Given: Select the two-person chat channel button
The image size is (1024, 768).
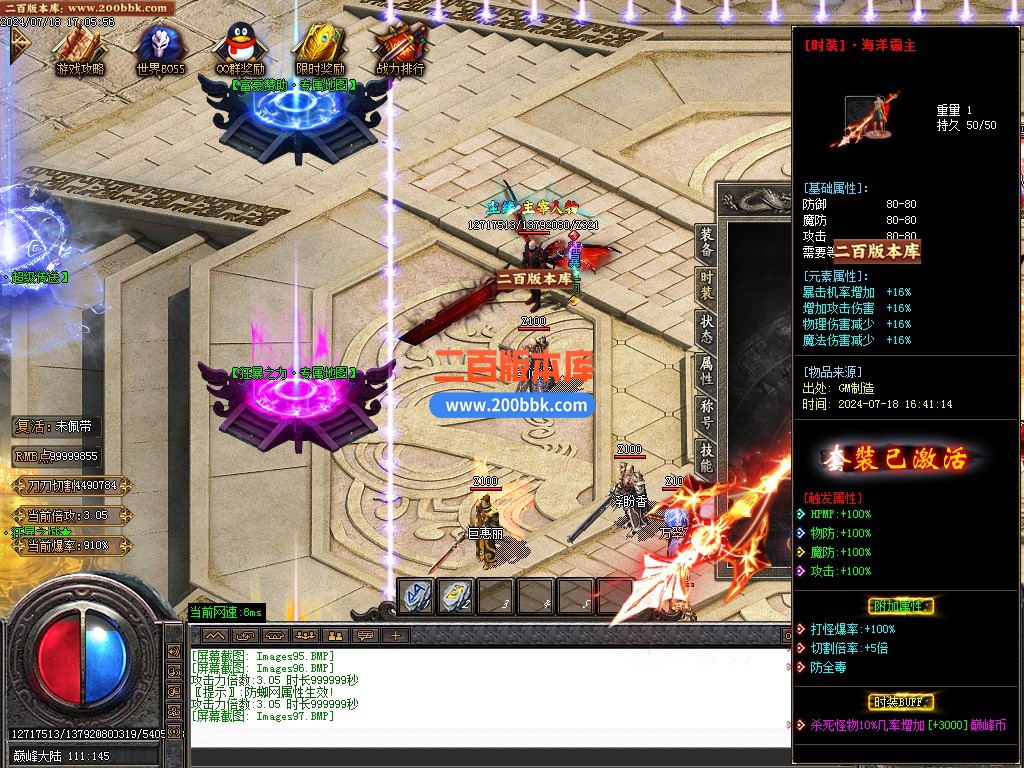Looking at the screenshot, I should (x=335, y=635).
